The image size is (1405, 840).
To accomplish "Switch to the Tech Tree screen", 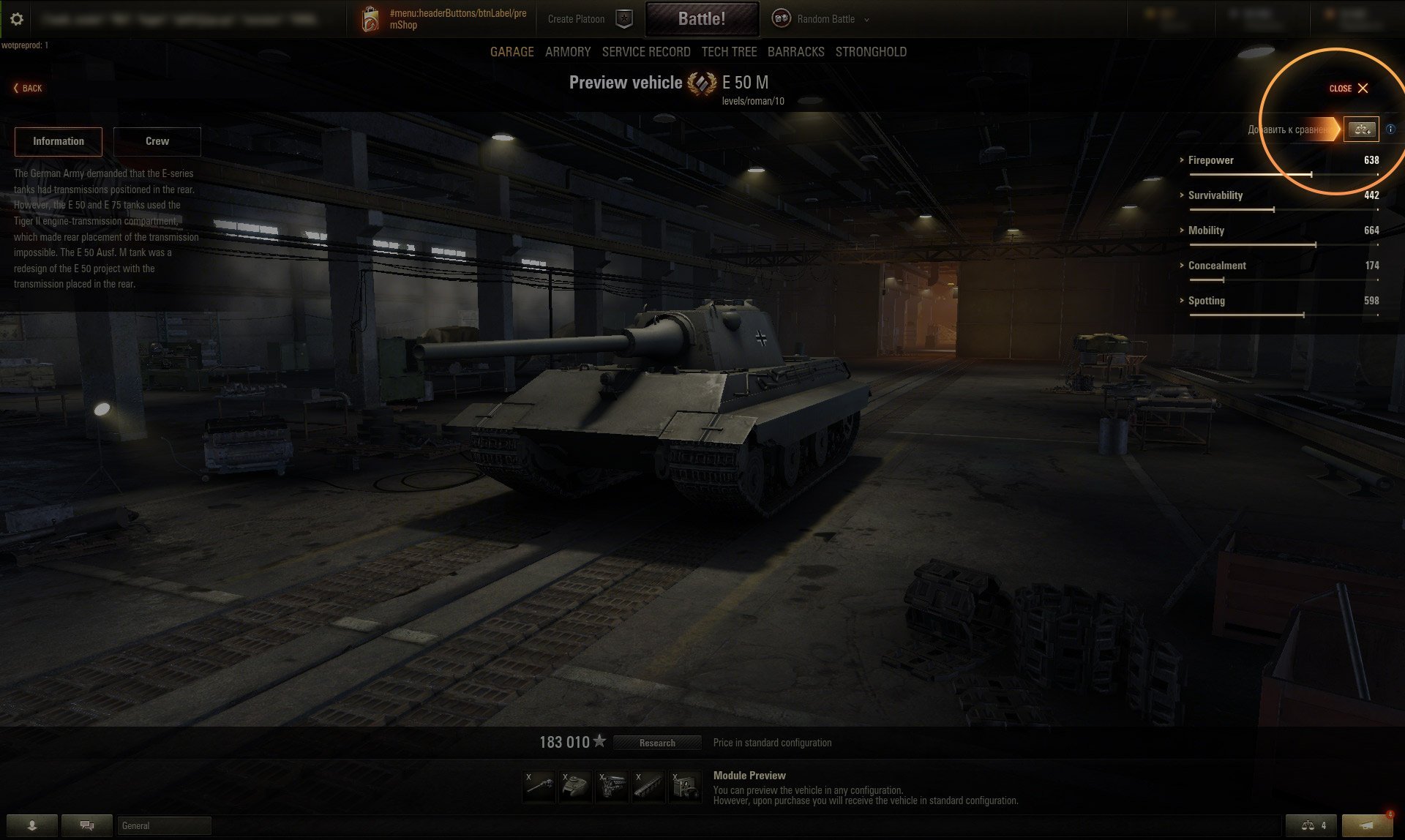I will pyautogui.click(x=729, y=52).
